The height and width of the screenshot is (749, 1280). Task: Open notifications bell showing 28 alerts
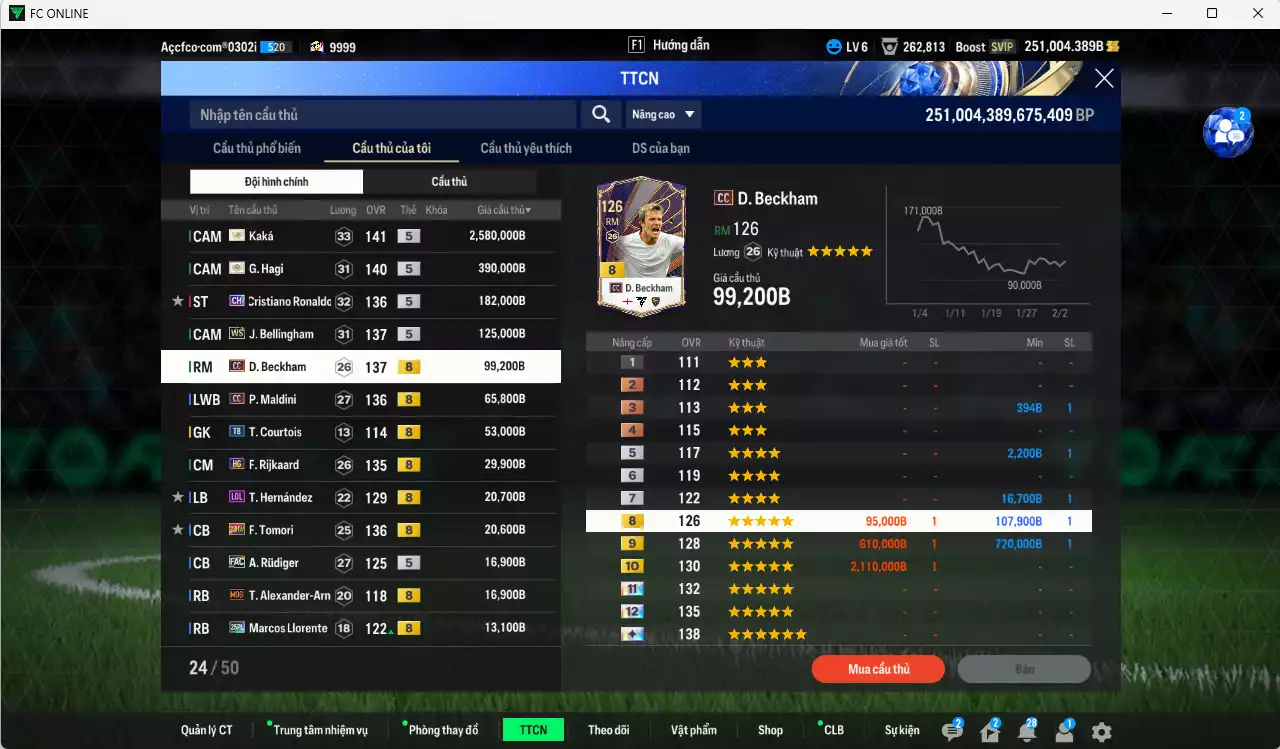coord(1027,731)
